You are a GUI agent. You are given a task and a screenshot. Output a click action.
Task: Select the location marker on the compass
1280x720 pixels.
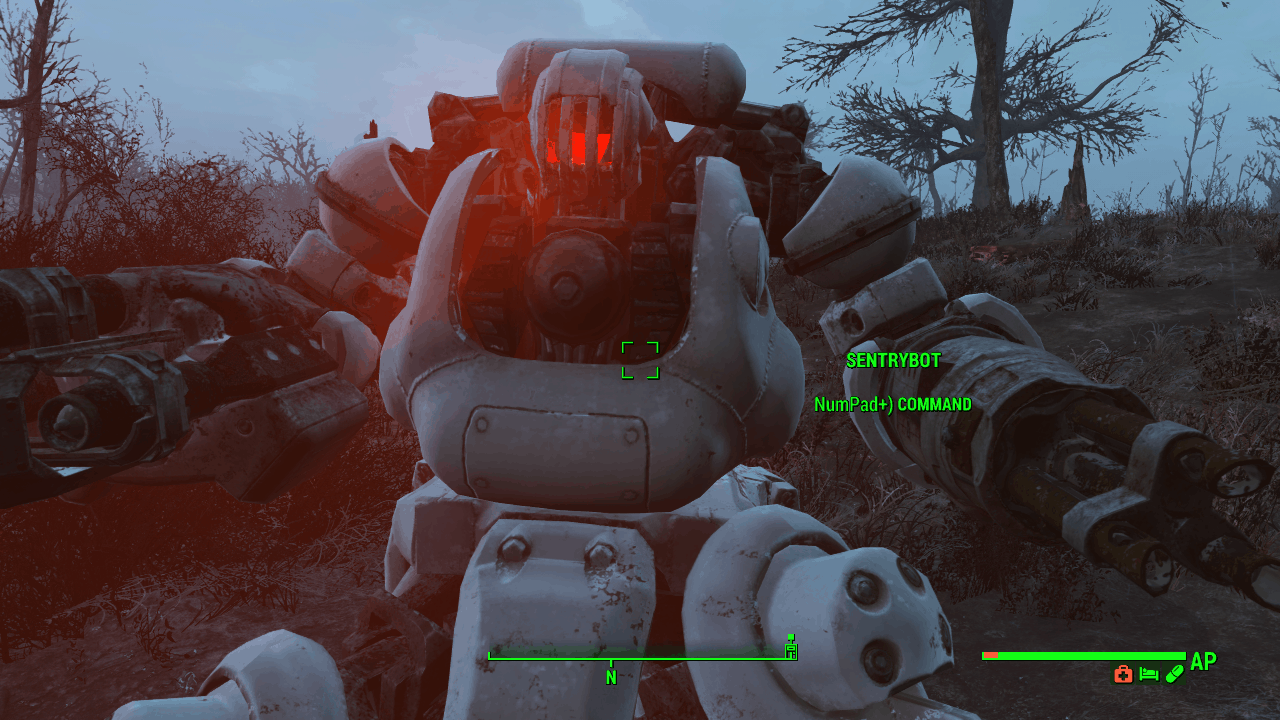(791, 649)
